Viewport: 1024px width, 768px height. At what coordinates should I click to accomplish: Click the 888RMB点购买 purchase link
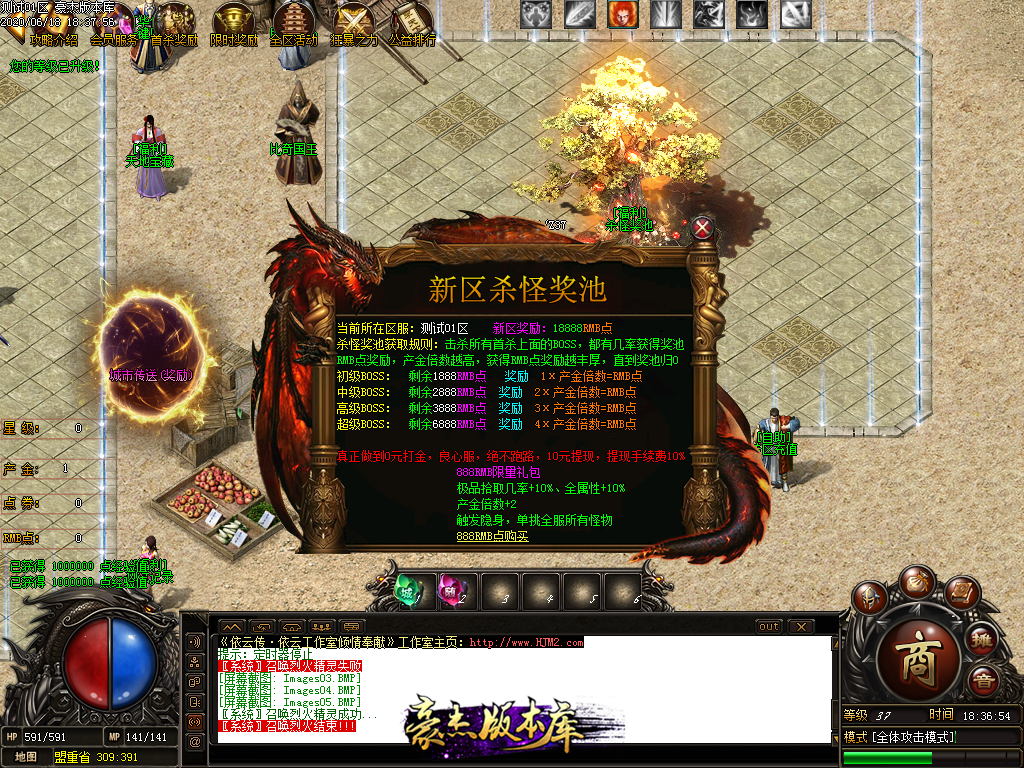click(x=492, y=536)
